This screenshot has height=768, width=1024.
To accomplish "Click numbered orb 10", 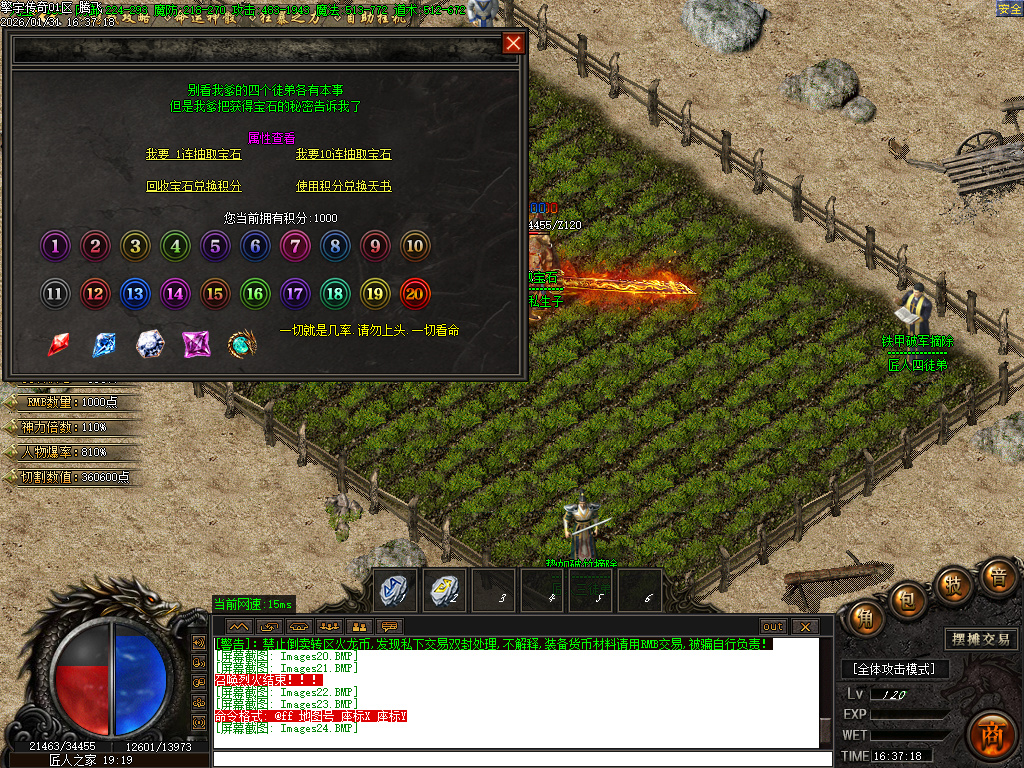I will pyautogui.click(x=415, y=245).
